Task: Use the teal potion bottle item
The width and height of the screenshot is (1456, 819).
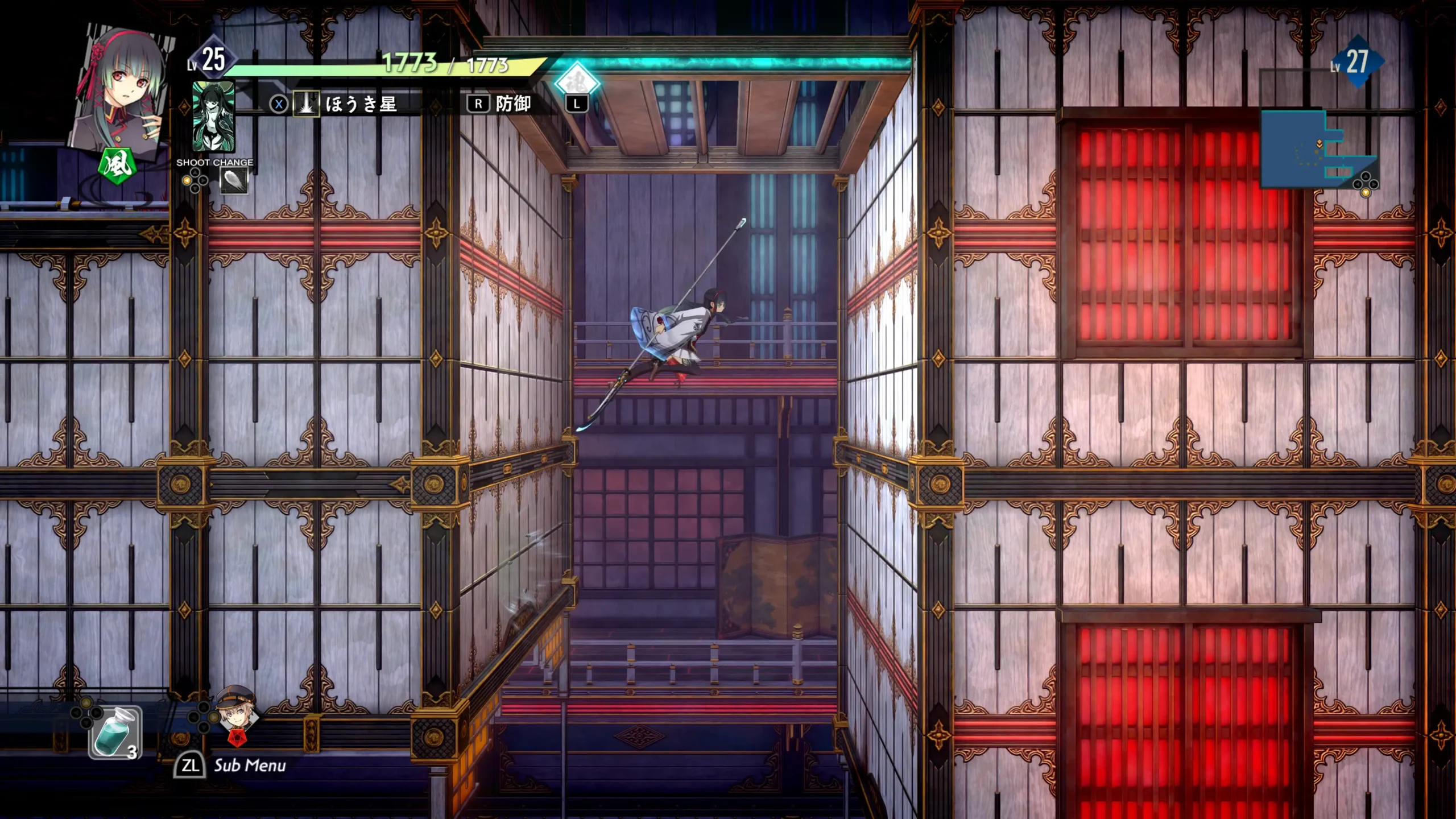Action: click(115, 733)
